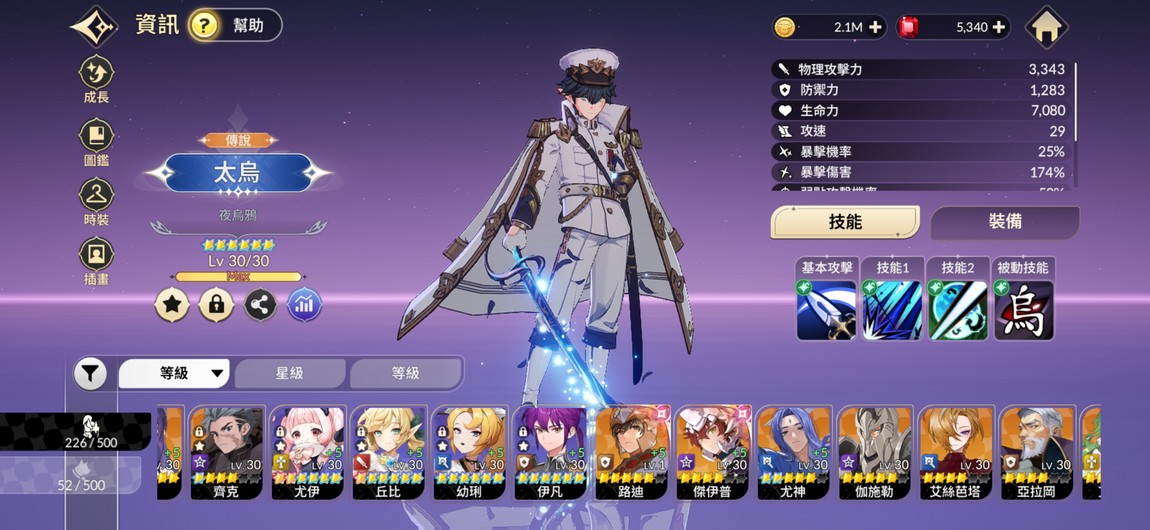
Task: Add more gold coins
Action: (x=876, y=28)
